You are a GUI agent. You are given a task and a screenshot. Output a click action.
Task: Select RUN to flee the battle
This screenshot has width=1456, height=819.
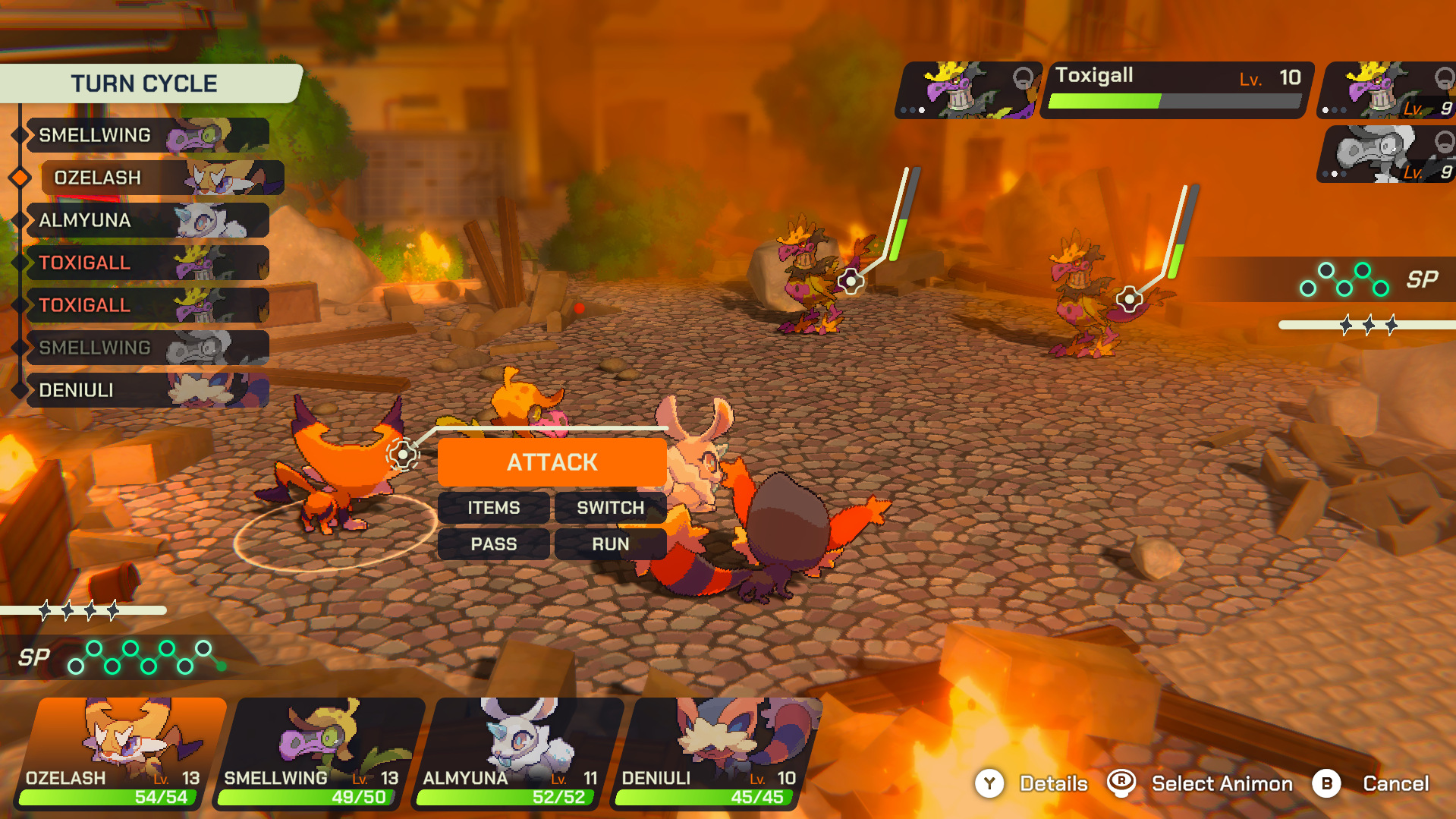click(610, 544)
